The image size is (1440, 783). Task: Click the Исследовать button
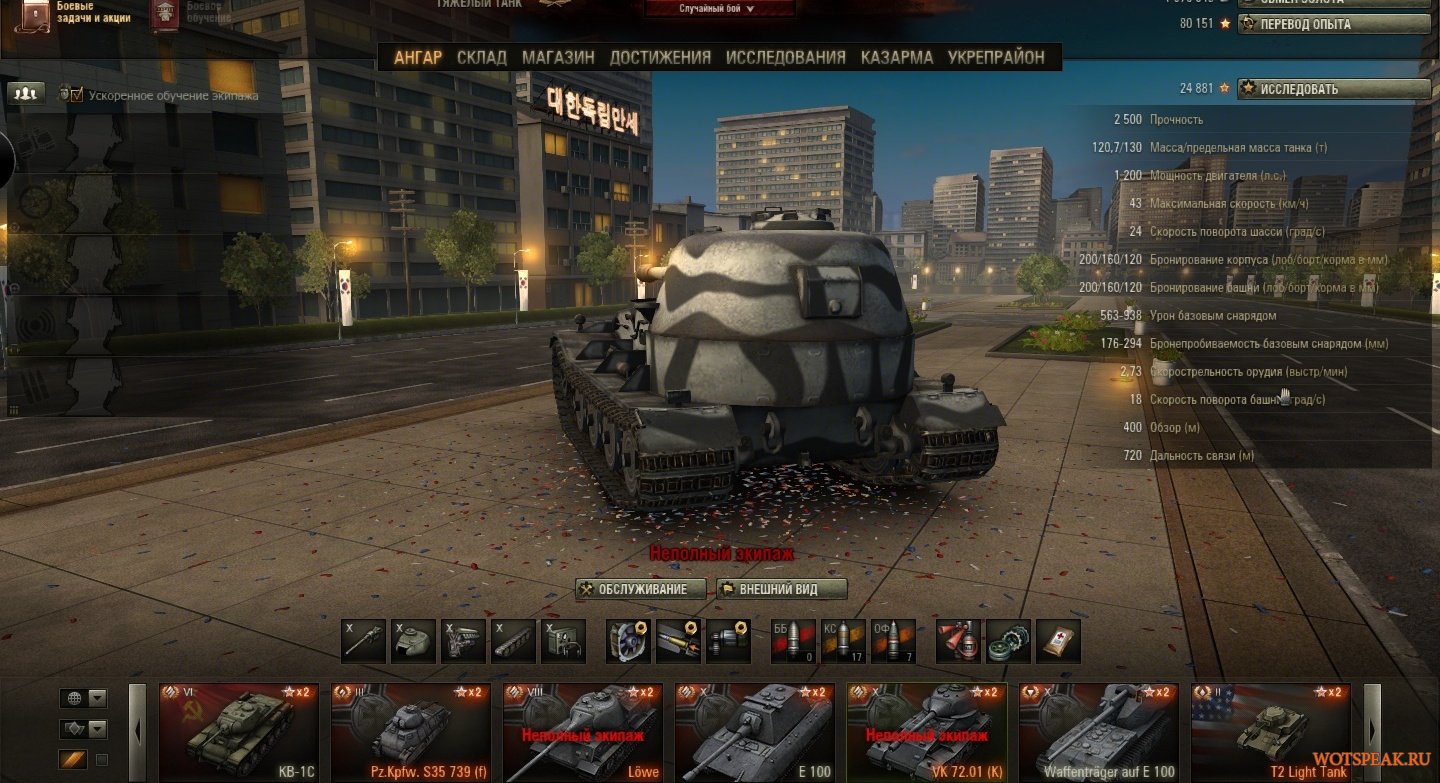(x=1333, y=89)
